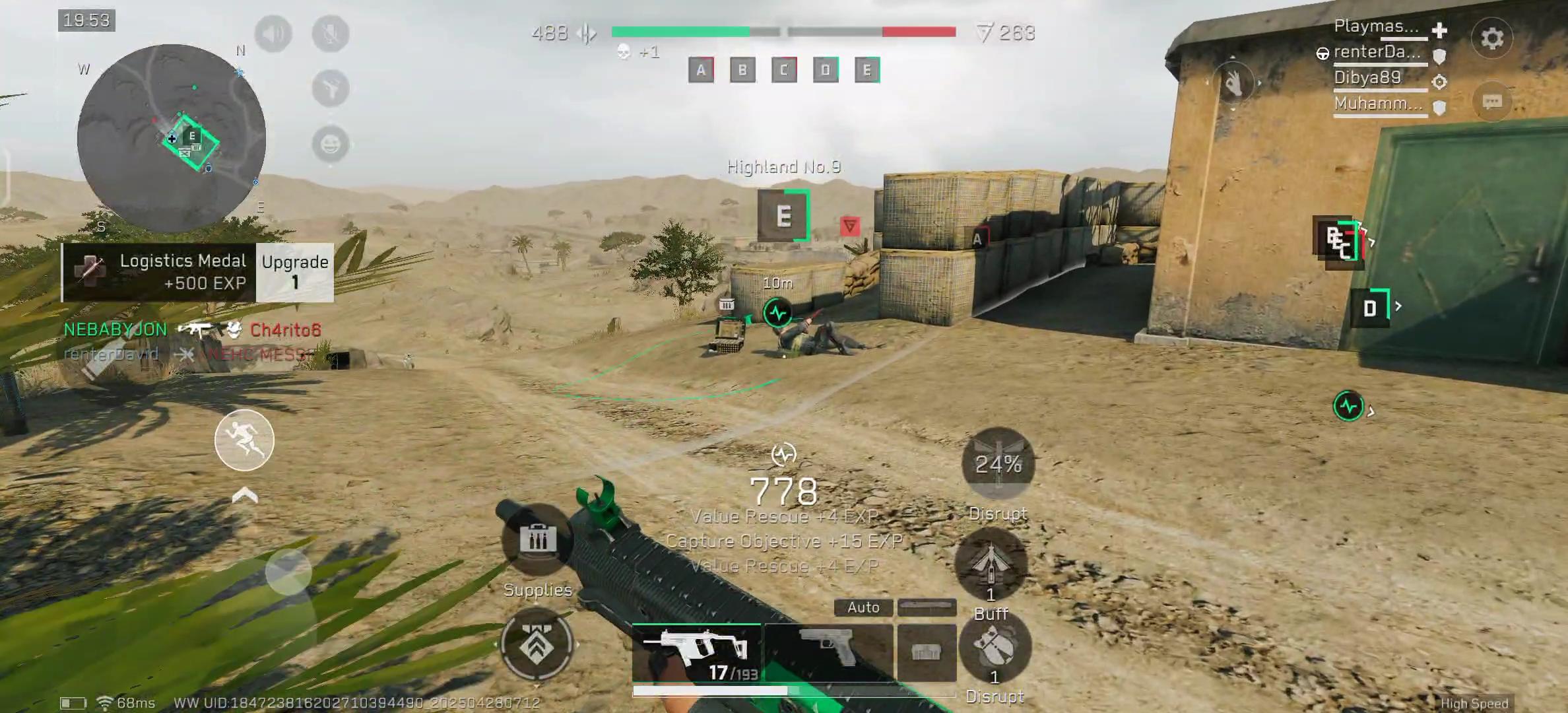
Task: Switch fire mode from Auto
Action: coord(863,607)
